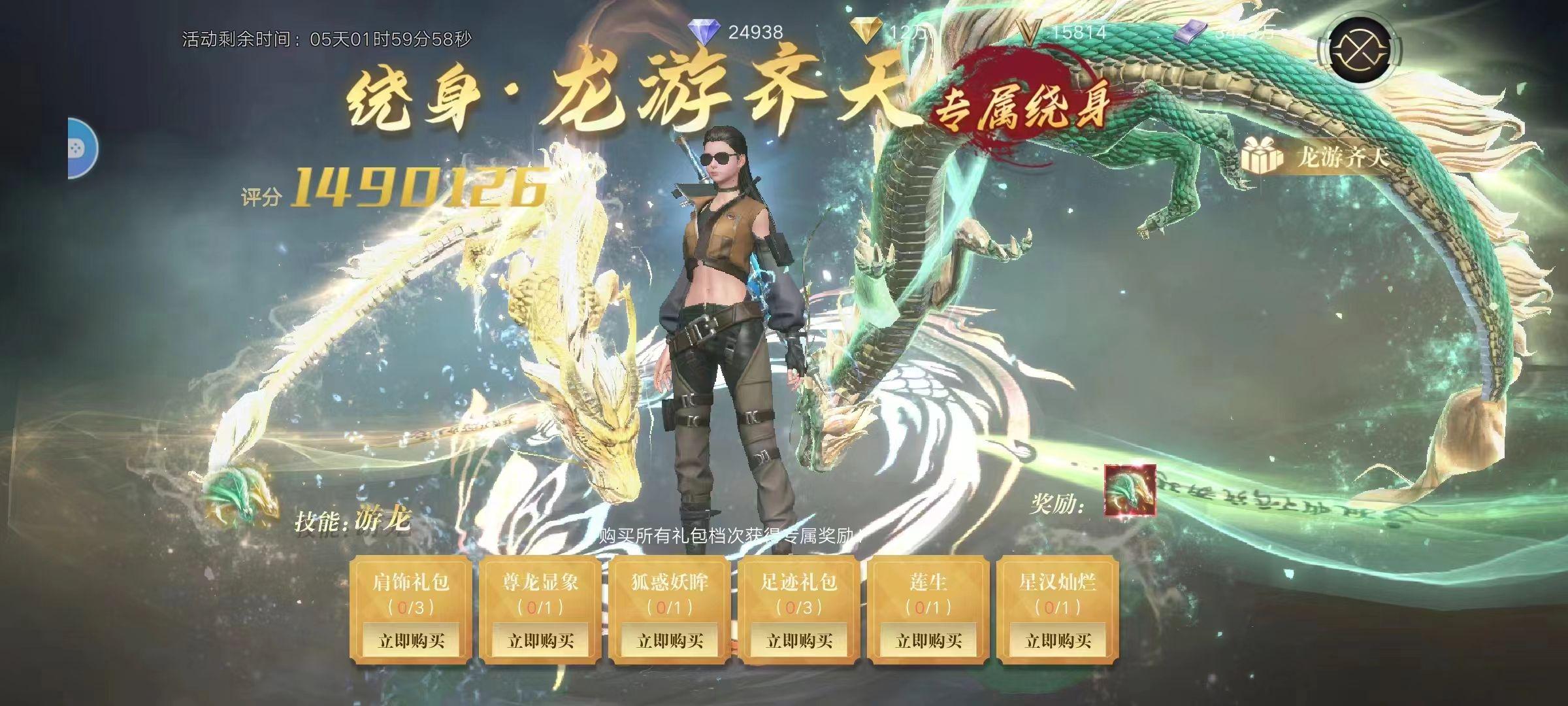Tap the gold V currency icon
Viewport: 1568px width, 706px height.
pyautogui.click(x=1030, y=31)
